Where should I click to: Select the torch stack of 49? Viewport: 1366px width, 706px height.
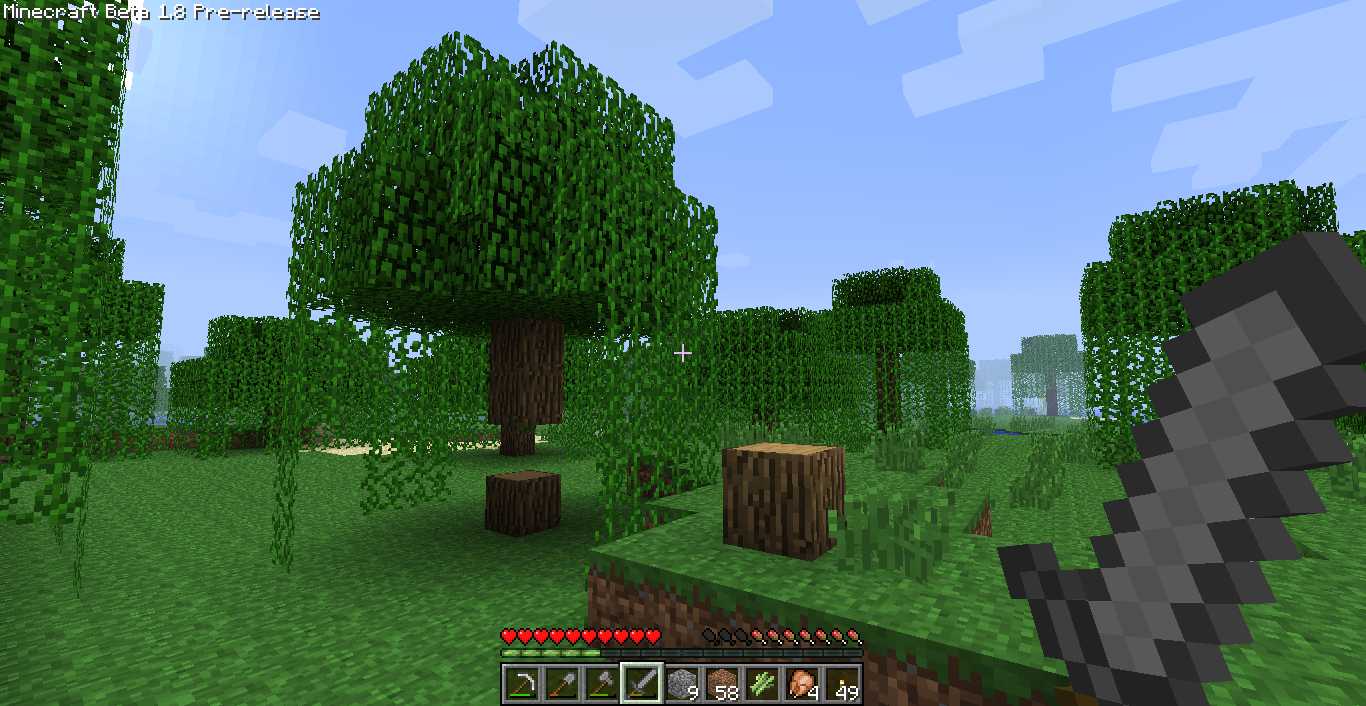[842, 684]
